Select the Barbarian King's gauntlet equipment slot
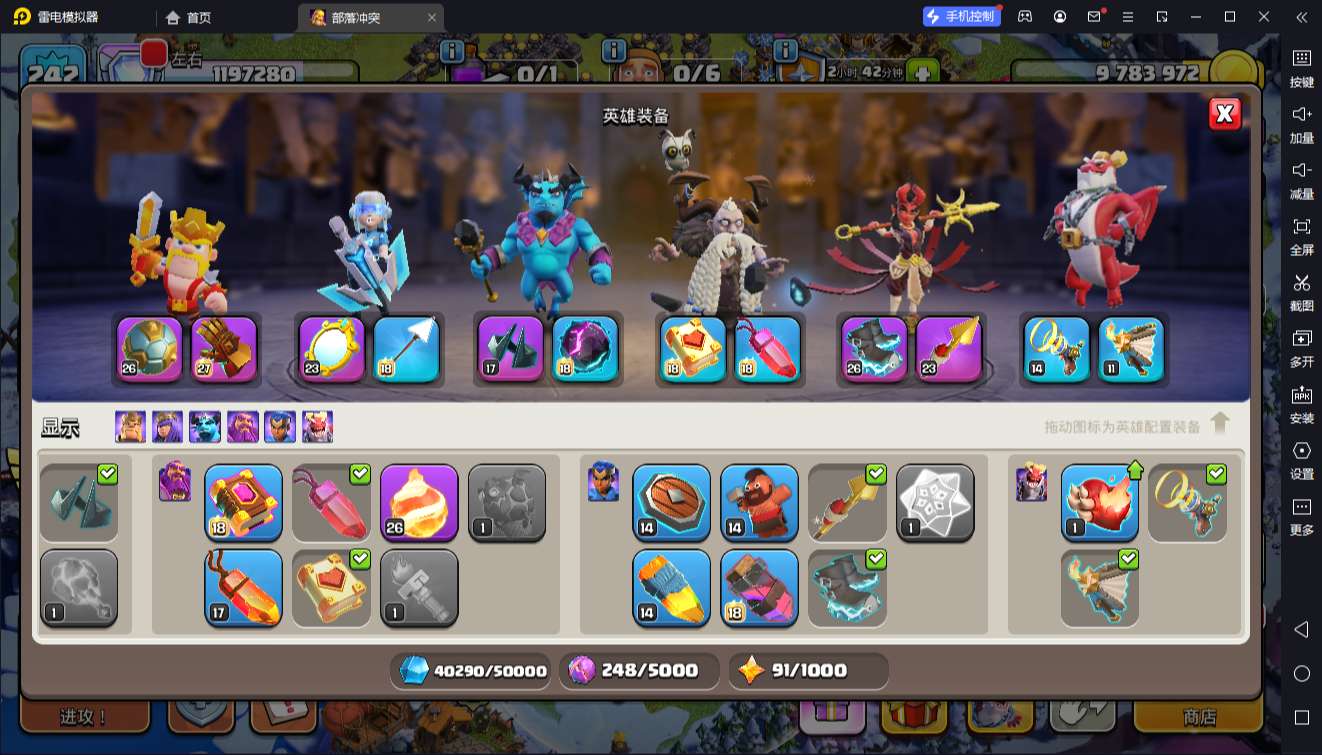This screenshot has height=755, width=1322. (x=224, y=349)
